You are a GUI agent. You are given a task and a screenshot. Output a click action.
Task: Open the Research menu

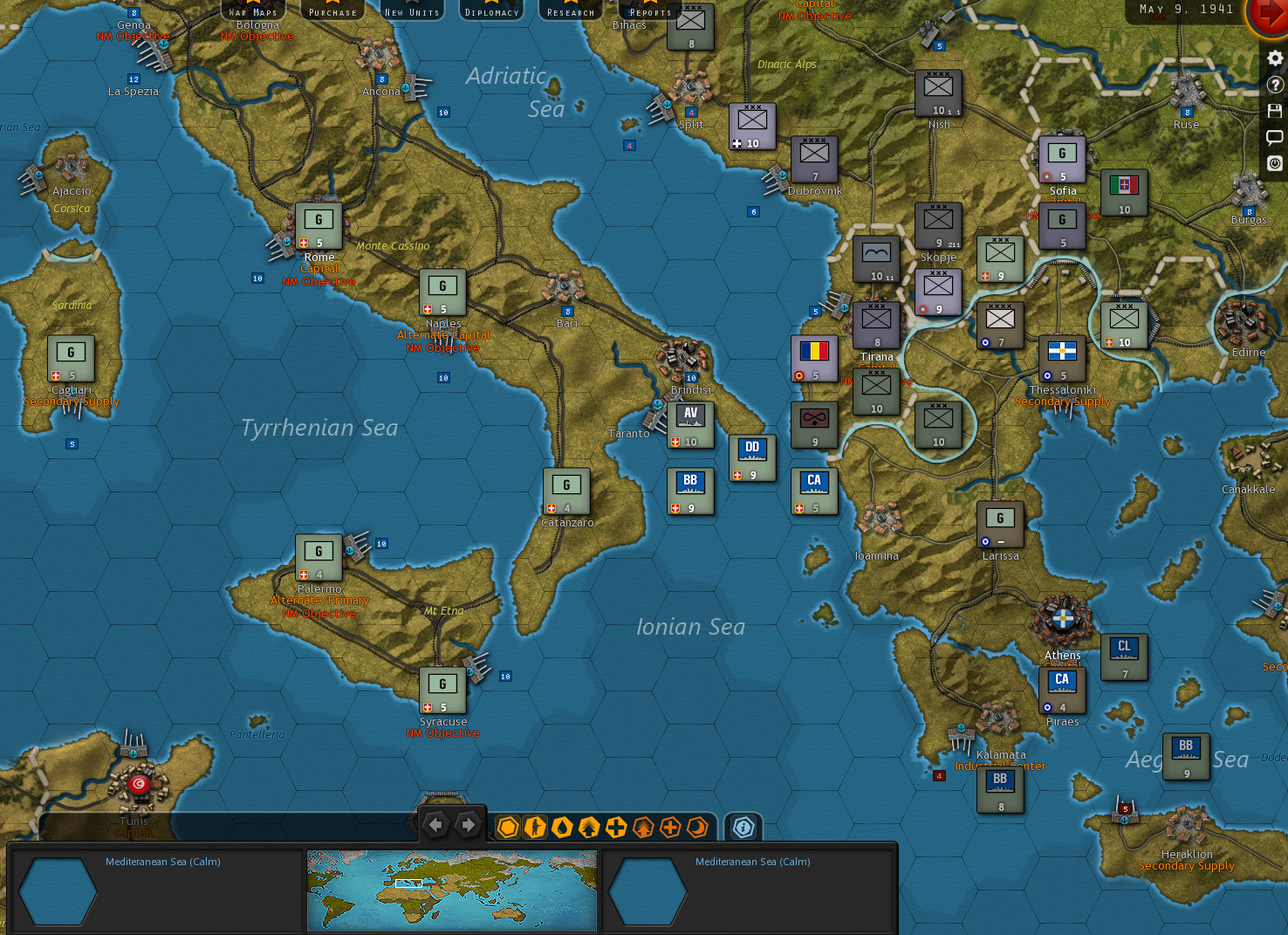570,12
